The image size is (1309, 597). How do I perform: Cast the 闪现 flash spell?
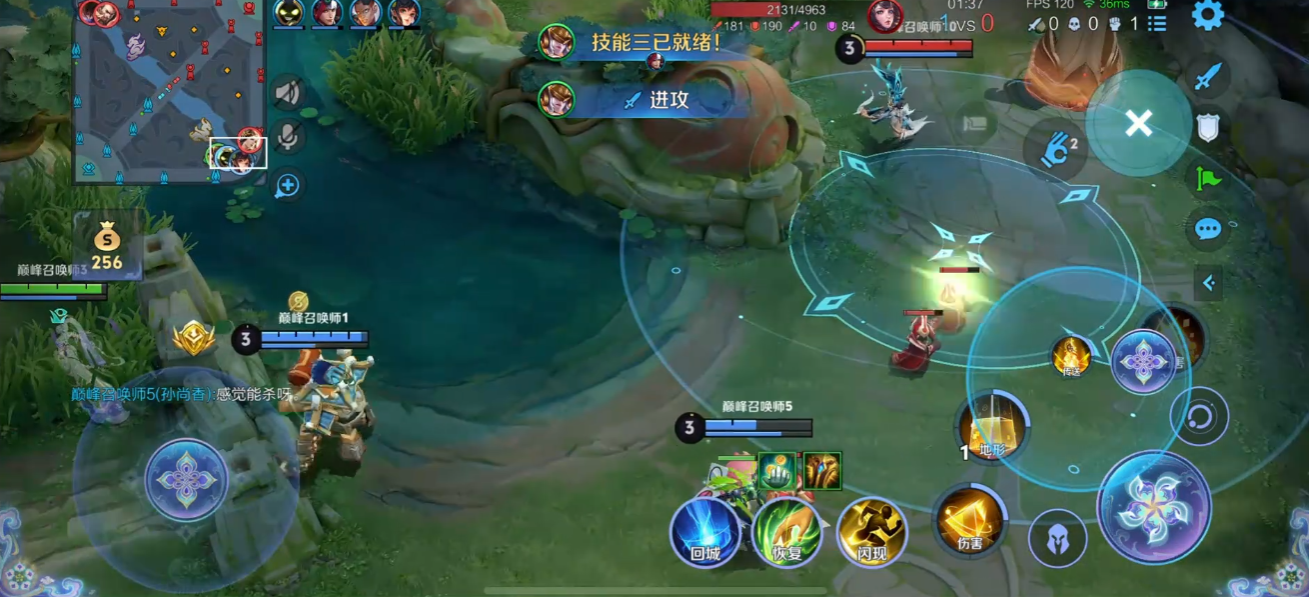tap(871, 532)
